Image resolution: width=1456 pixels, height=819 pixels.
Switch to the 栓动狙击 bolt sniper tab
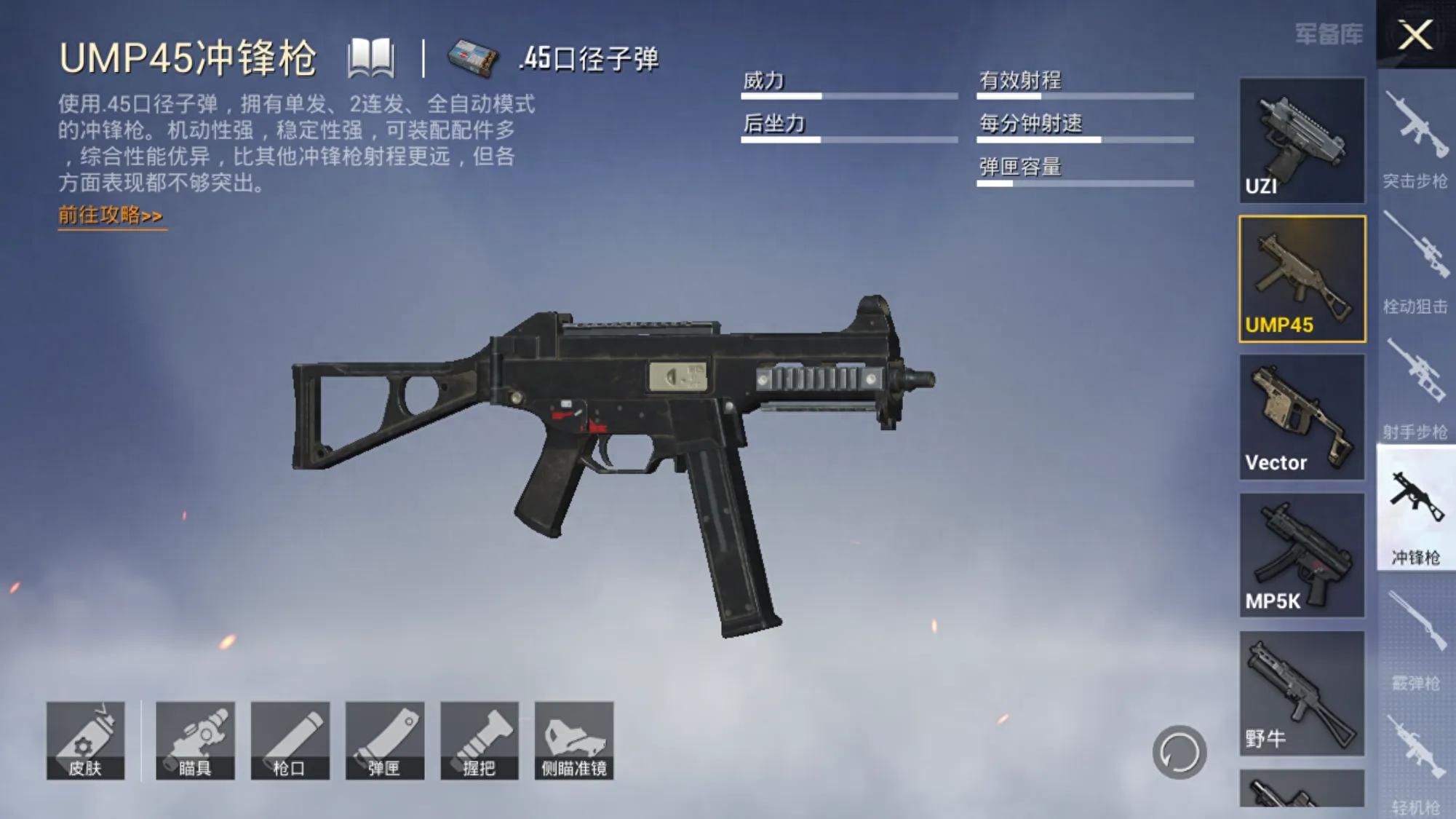(x=1415, y=264)
